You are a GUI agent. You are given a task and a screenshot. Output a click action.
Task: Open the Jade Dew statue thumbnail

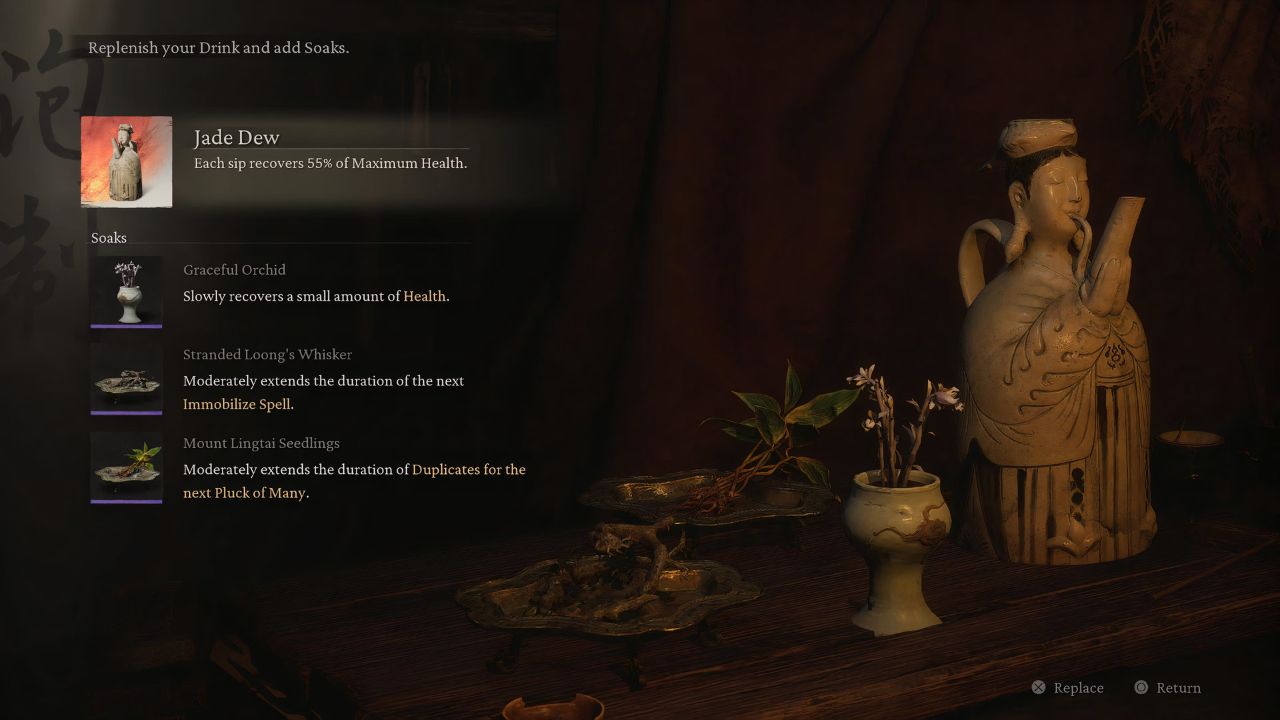[x=126, y=161]
